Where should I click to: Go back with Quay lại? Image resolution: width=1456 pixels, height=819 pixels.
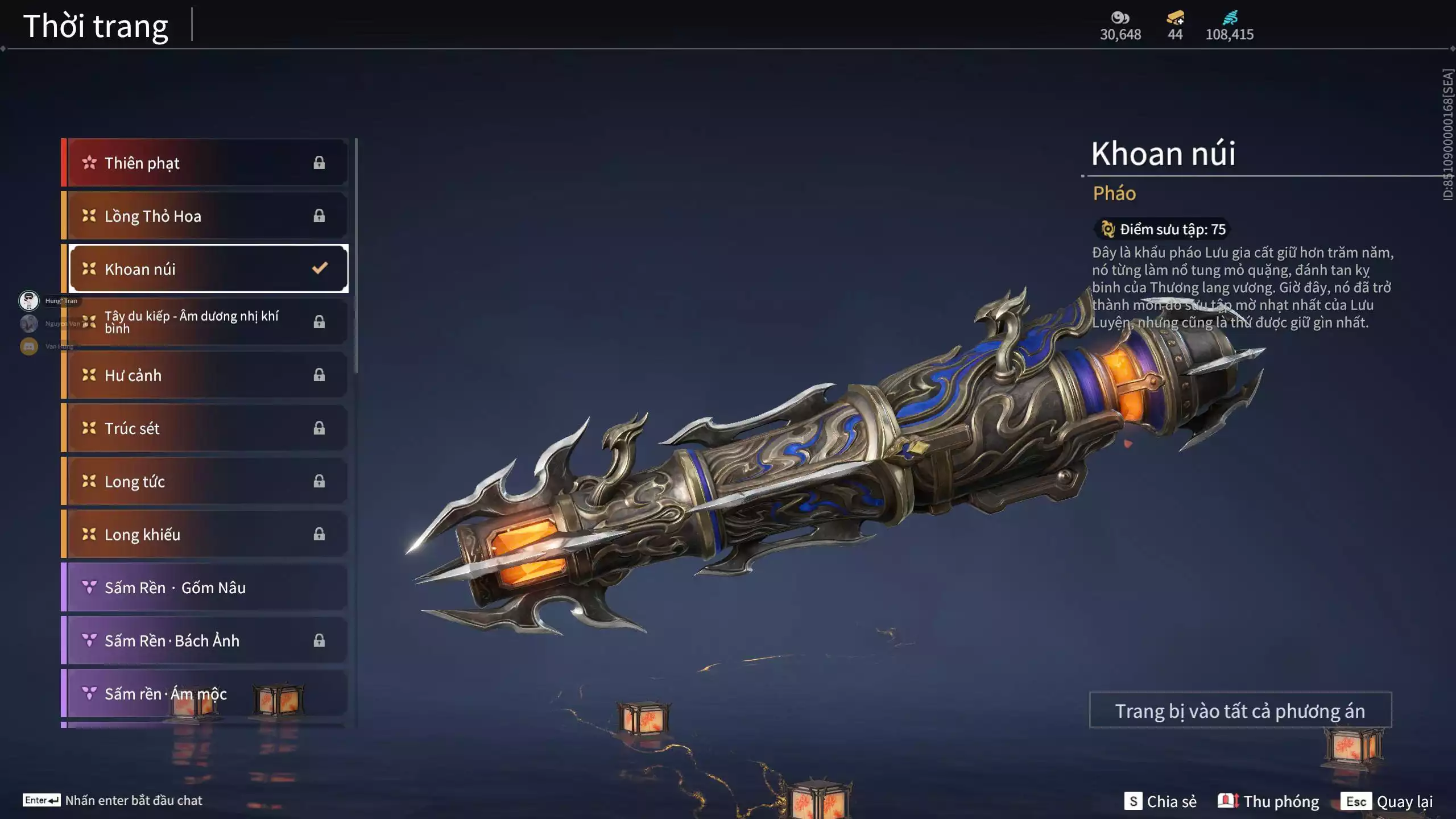[1387, 801]
